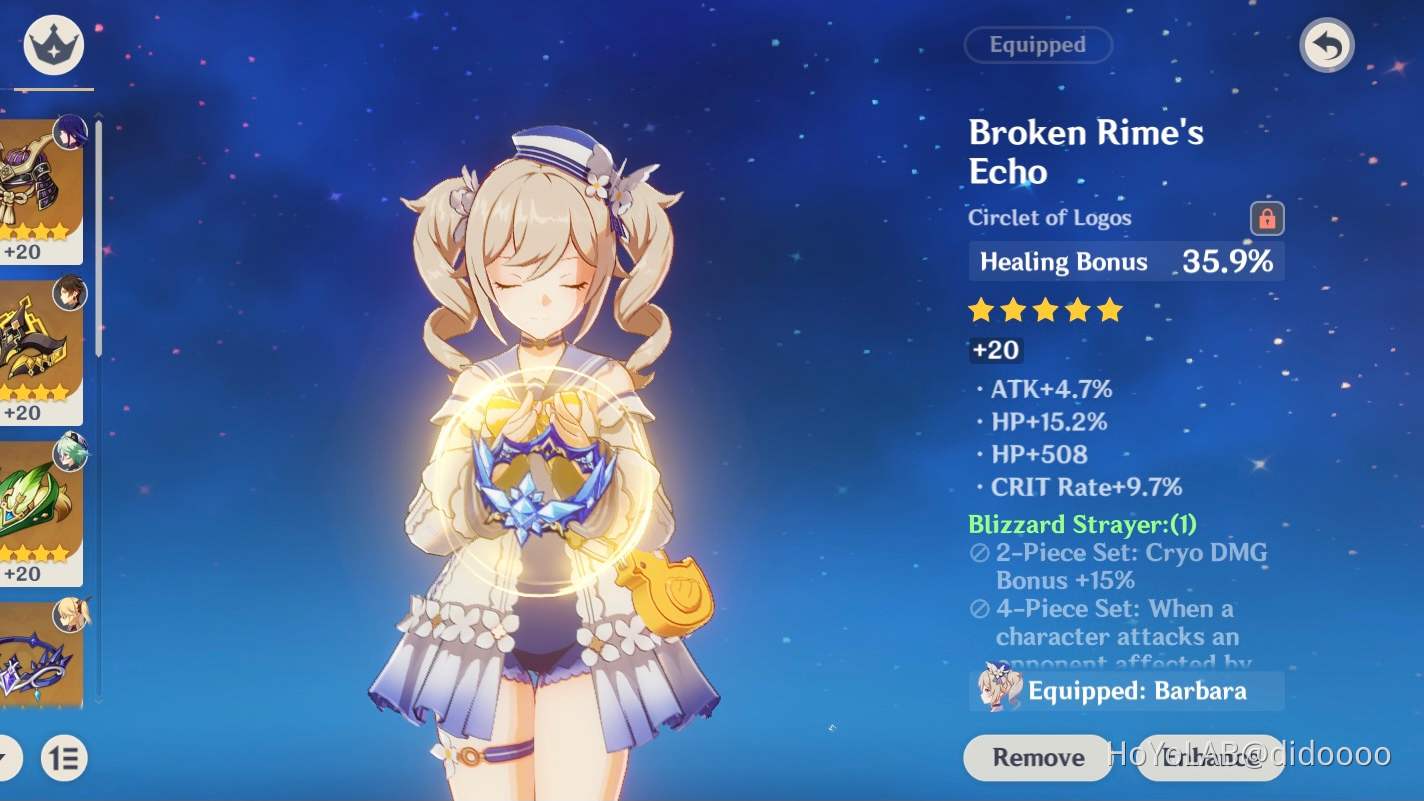Click the 2-Piece Set prohibition icon
Image resolution: width=1424 pixels, height=801 pixels.
(x=978, y=553)
